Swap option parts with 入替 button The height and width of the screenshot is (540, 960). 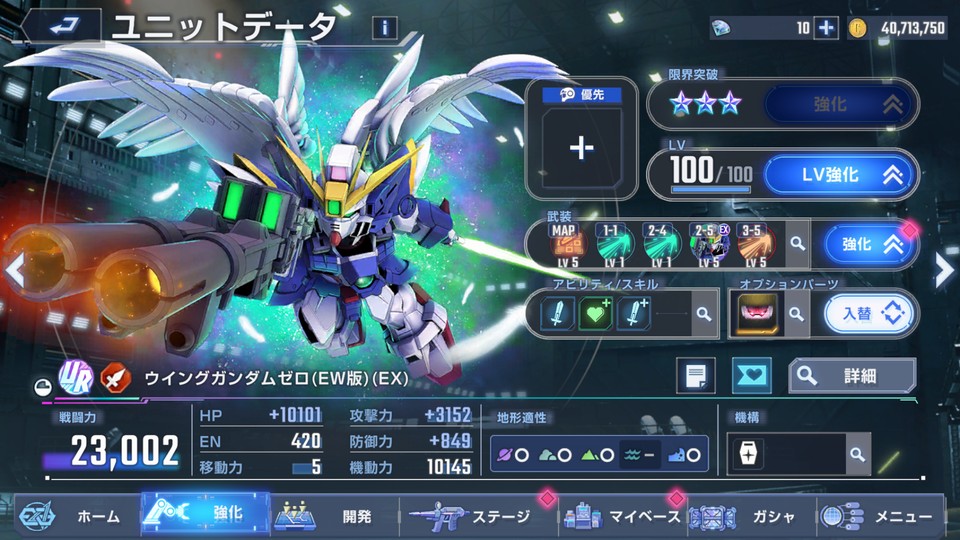coord(868,314)
